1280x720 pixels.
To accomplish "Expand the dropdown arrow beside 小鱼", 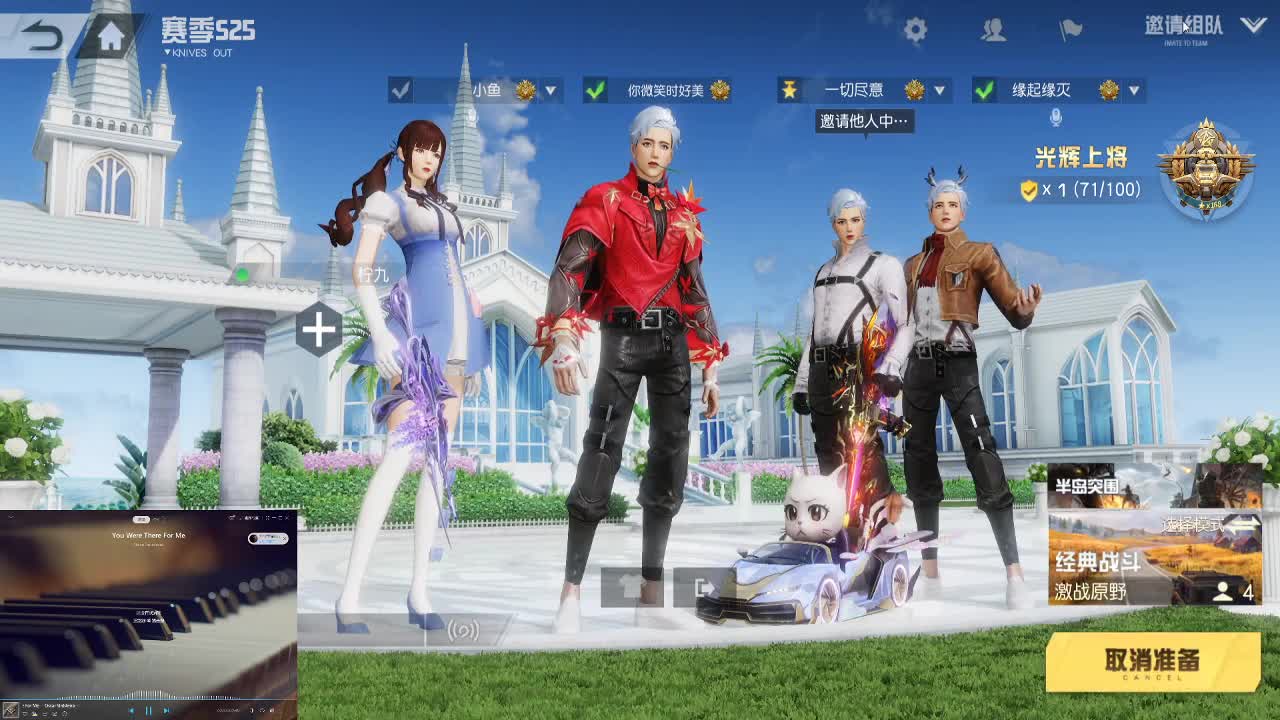I will pos(549,89).
